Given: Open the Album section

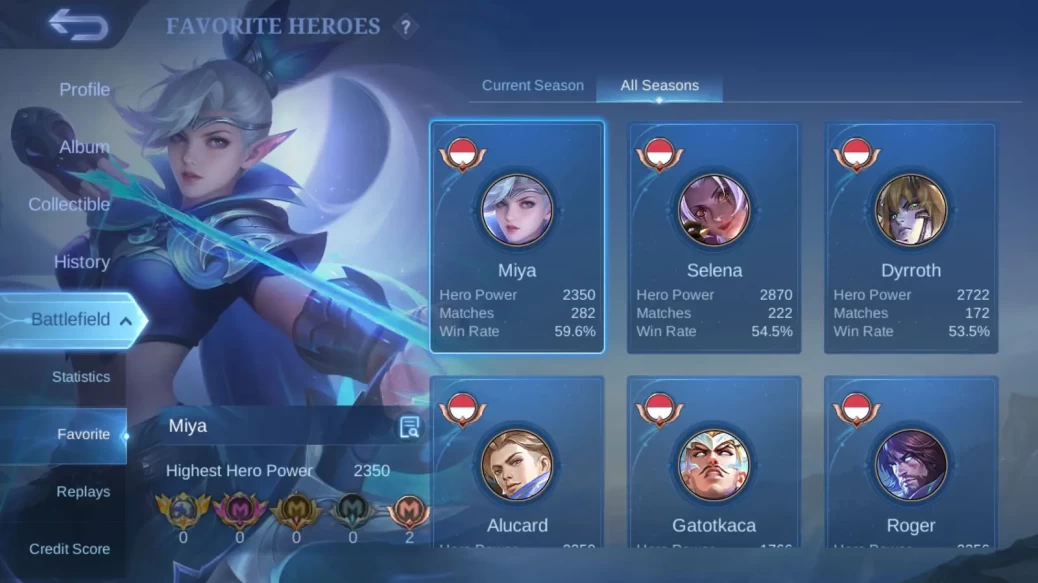Looking at the screenshot, I should [x=84, y=147].
